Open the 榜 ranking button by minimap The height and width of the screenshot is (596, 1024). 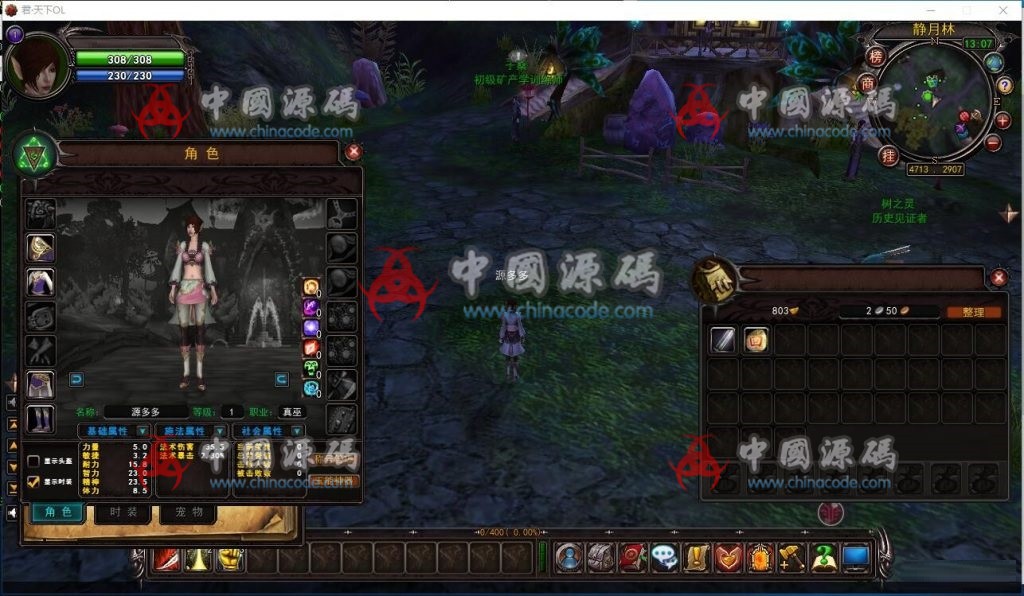pyautogui.click(x=876, y=56)
